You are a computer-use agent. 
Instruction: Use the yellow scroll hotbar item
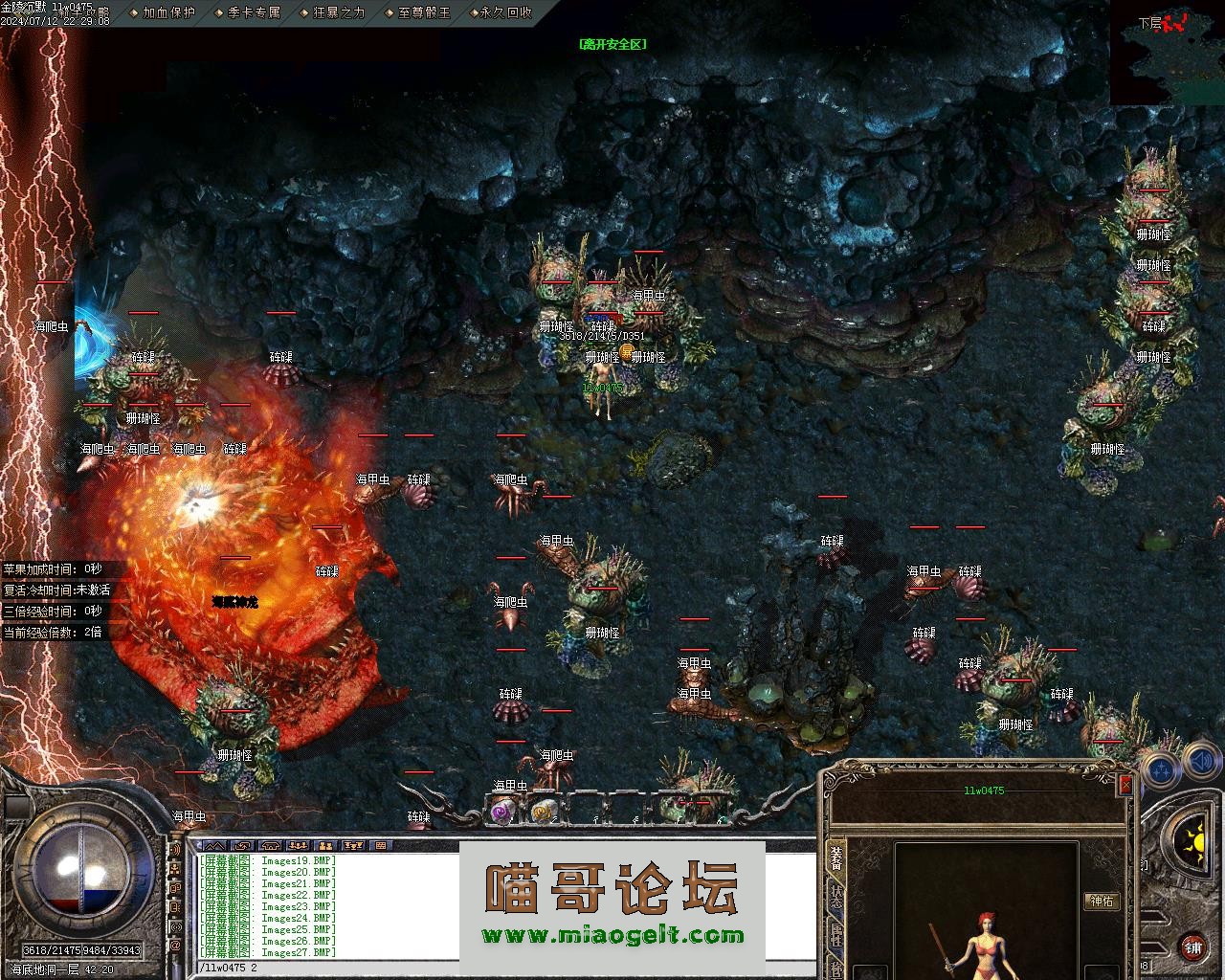pos(544,812)
